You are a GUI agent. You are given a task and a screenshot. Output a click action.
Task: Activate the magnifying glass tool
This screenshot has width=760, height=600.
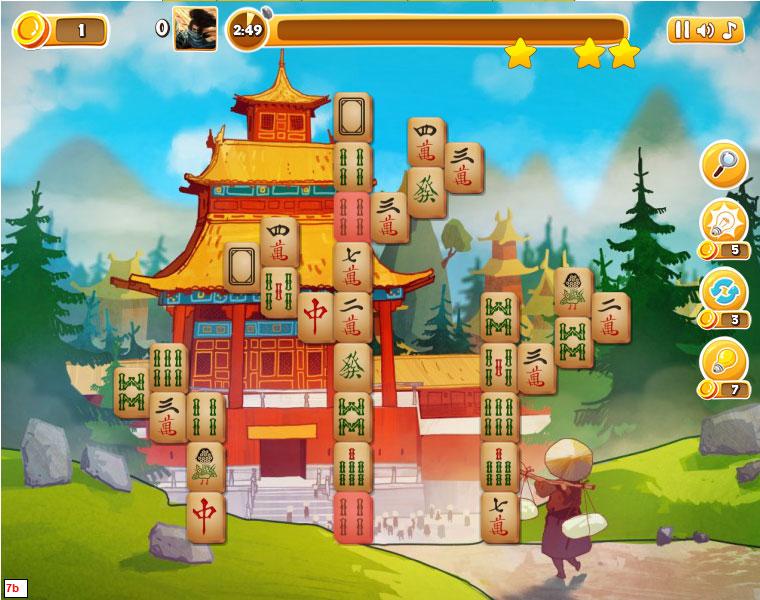click(x=724, y=164)
